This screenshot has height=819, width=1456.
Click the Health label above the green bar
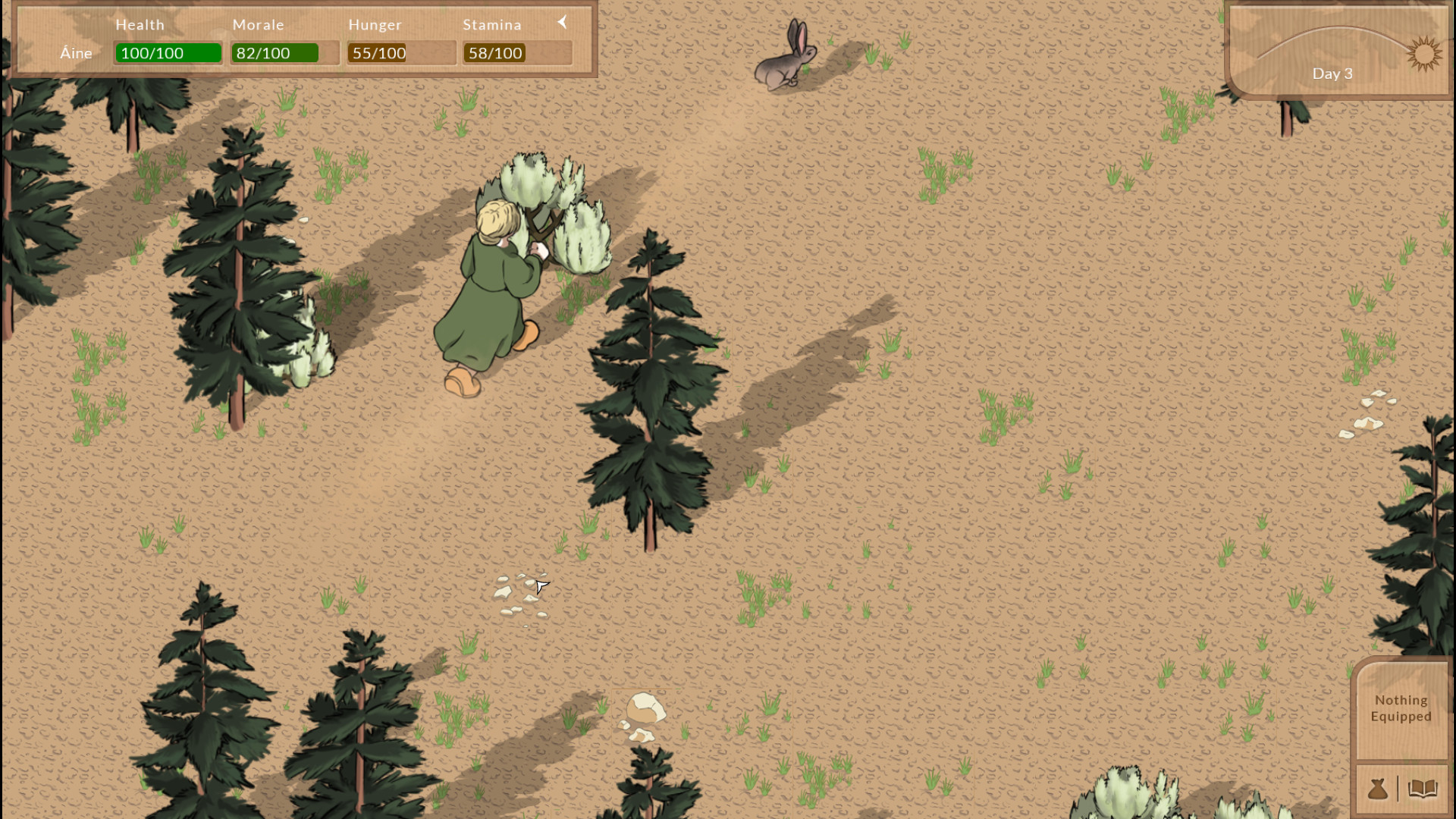coord(140,24)
